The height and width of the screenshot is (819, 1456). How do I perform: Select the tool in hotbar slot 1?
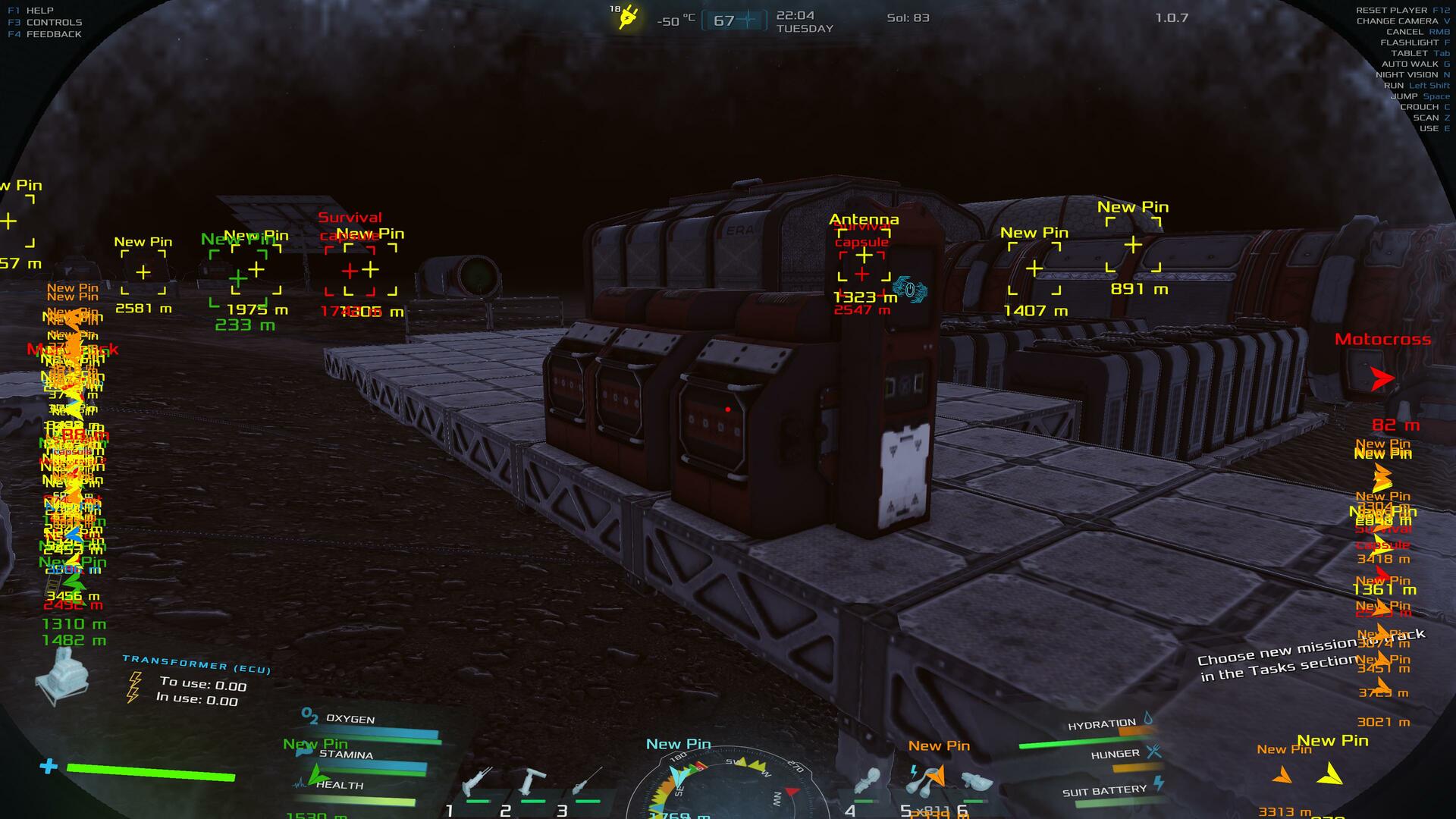pyautogui.click(x=478, y=781)
